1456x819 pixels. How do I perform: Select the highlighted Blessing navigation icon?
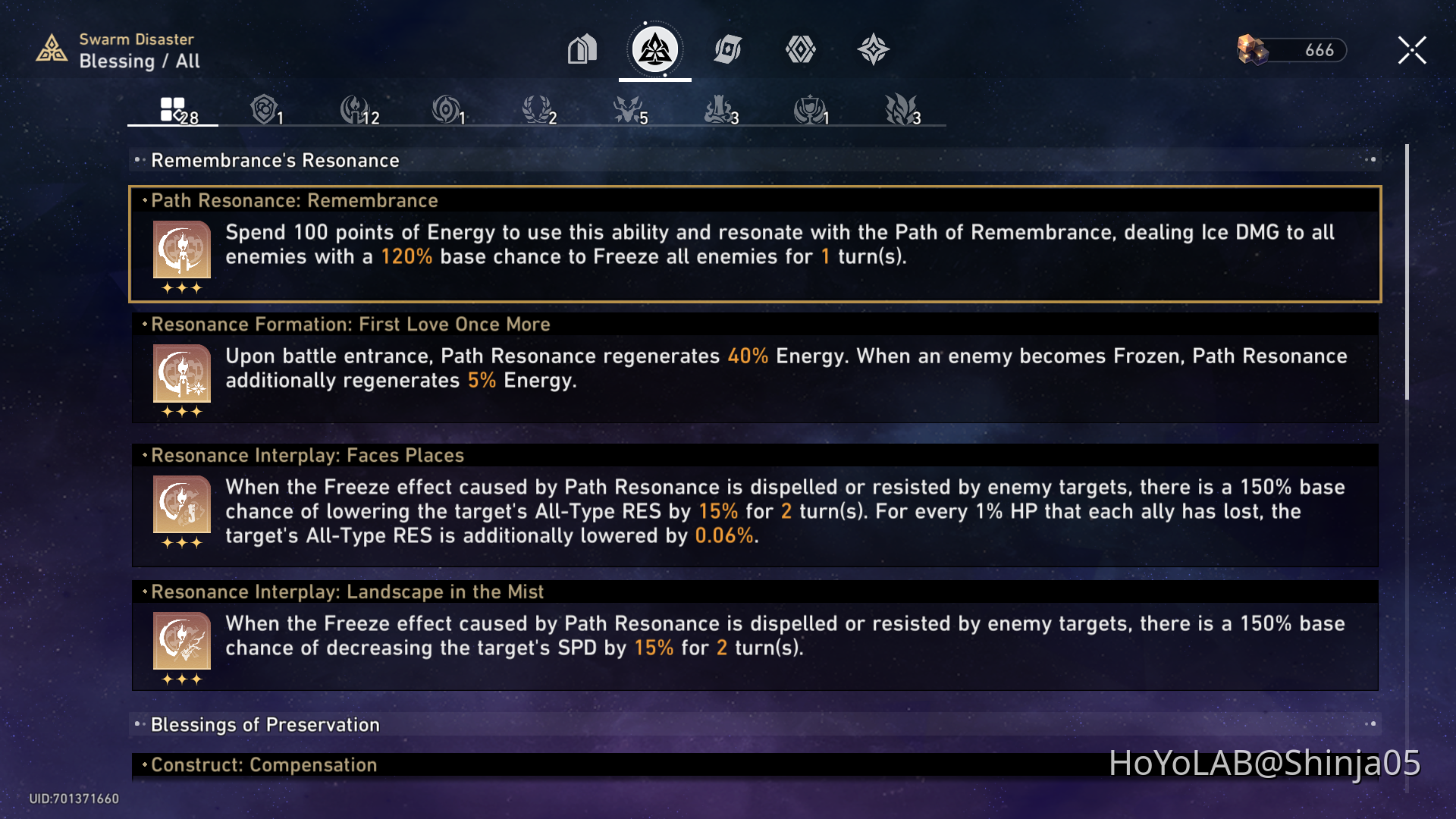click(x=654, y=49)
